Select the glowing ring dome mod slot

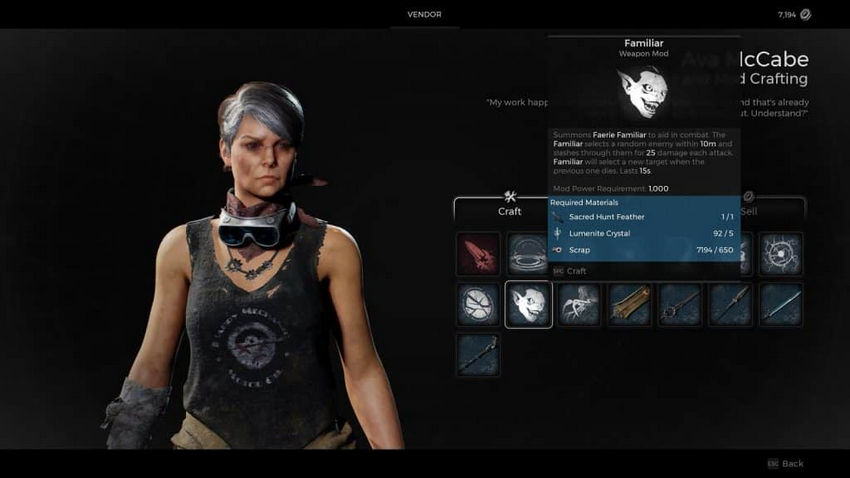pos(526,252)
